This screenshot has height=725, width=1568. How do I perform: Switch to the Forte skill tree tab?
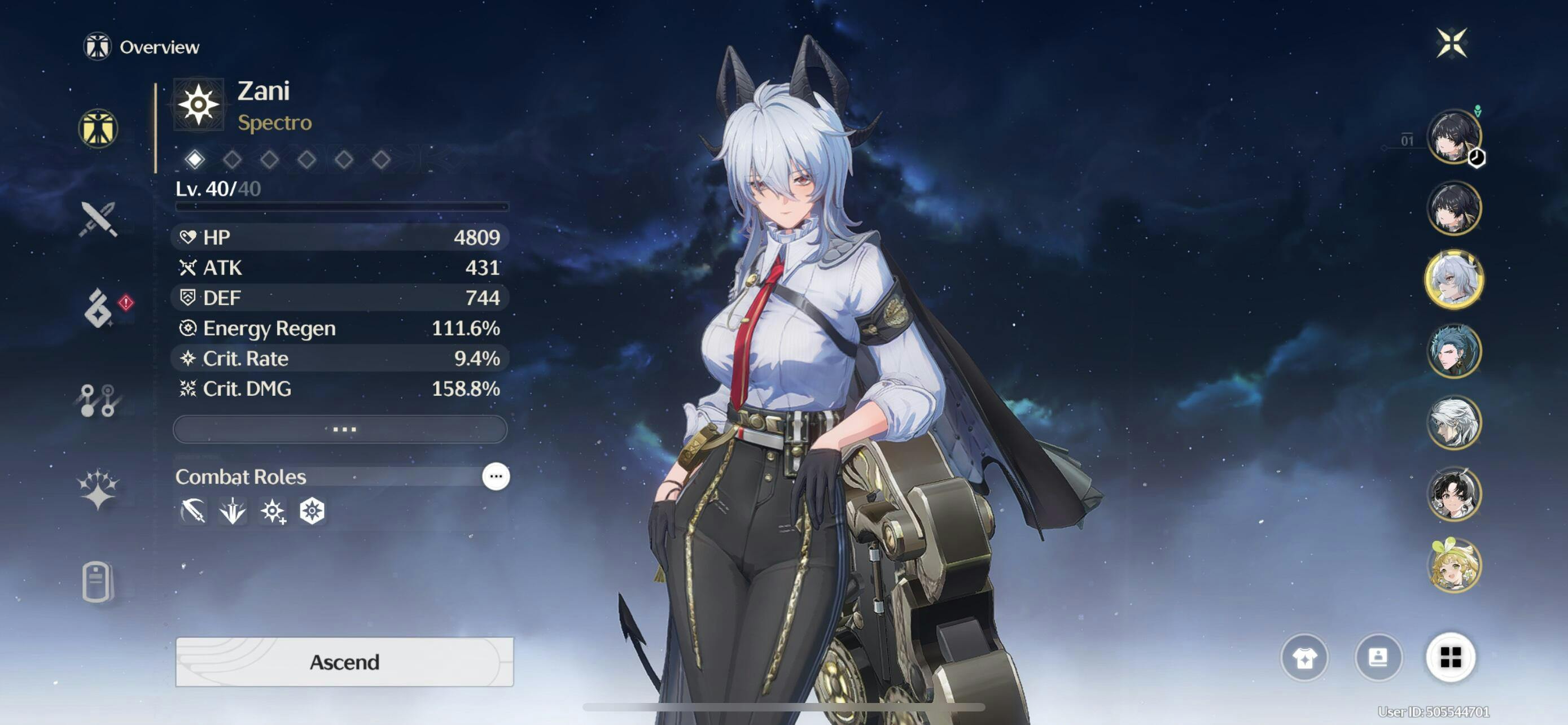click(x=98, y=400)
